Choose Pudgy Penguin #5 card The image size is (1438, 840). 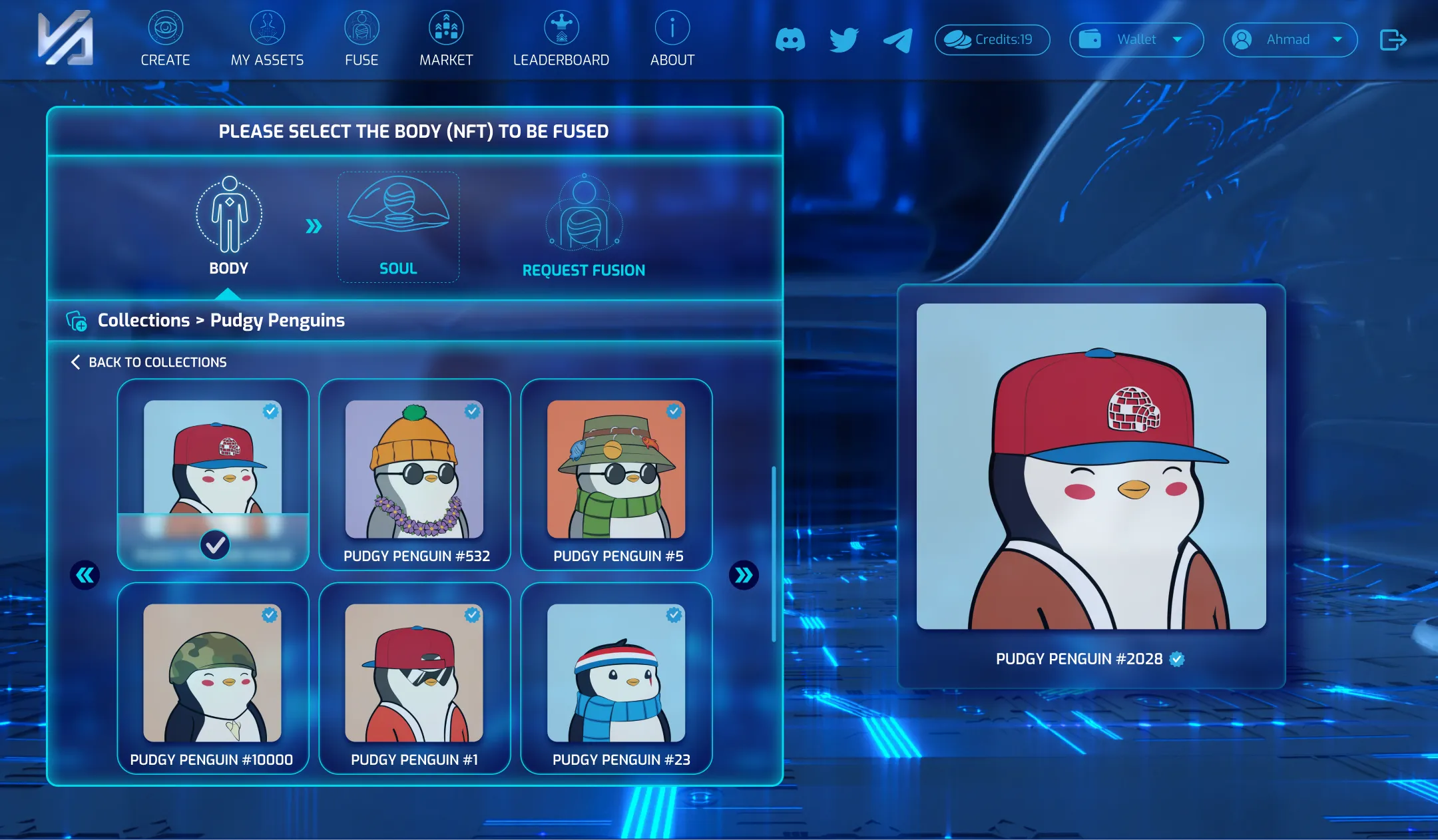(616, 475)
